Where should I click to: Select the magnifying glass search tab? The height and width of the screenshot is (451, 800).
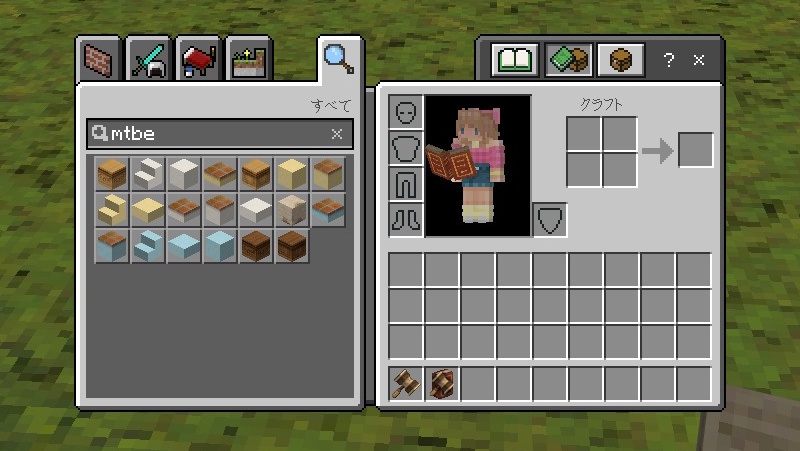[x=337, y=59]
